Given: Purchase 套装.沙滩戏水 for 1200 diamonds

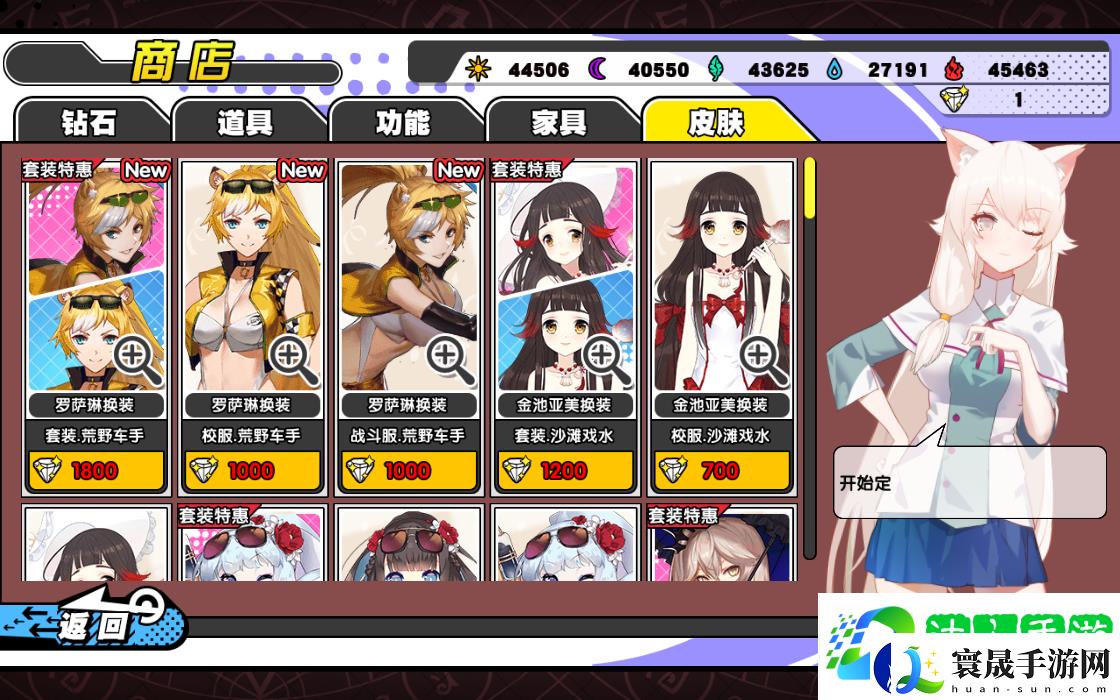Looking at the screenshot, I should [565, 470].
